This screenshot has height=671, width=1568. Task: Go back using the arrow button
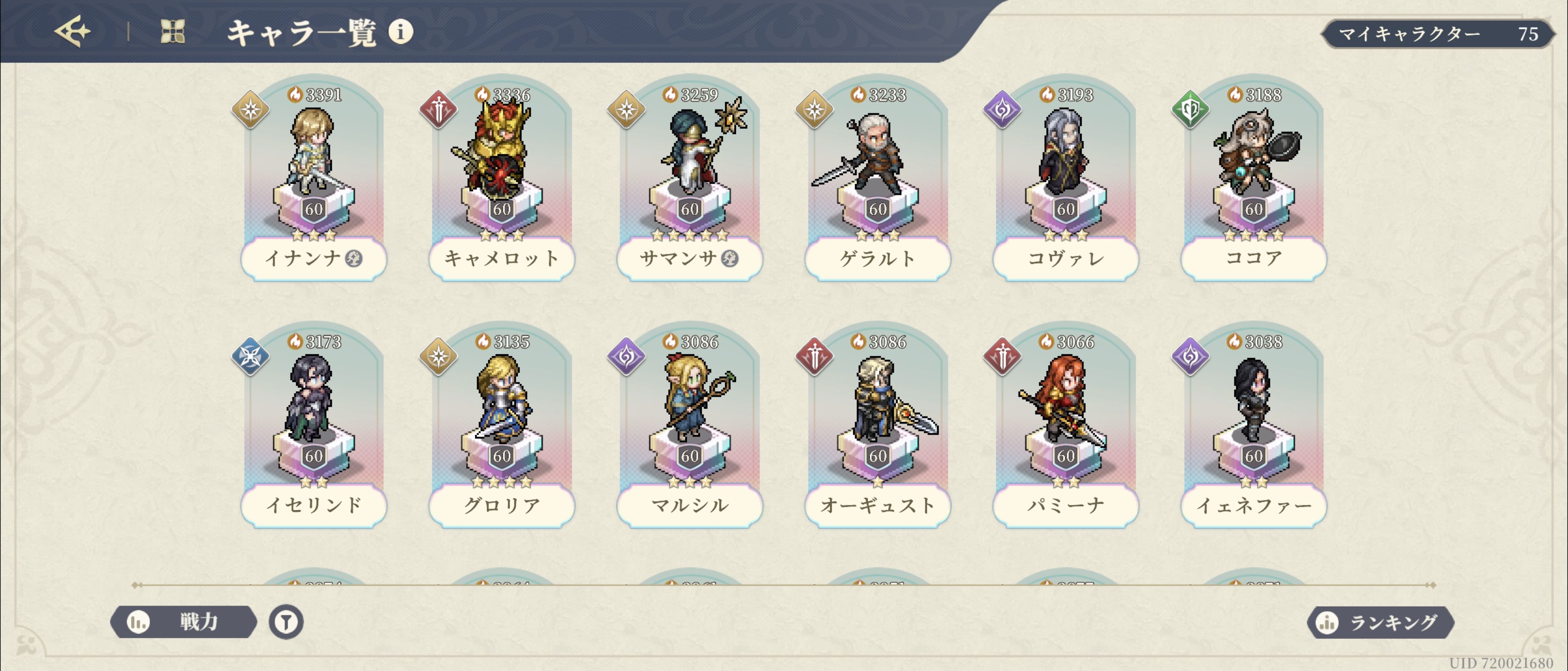[72, 32]
